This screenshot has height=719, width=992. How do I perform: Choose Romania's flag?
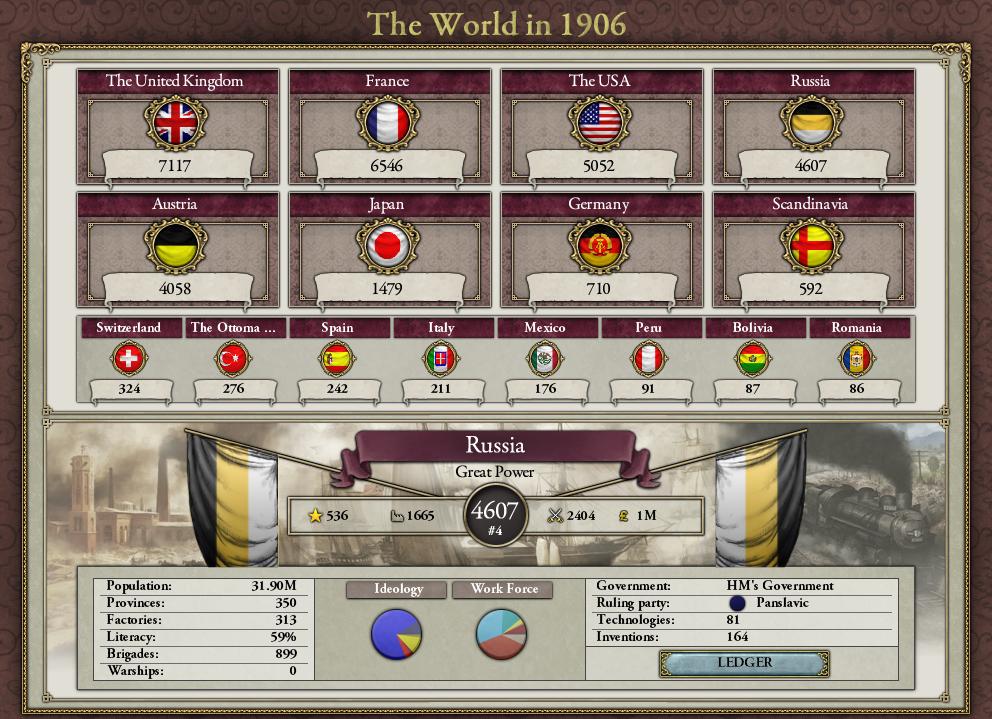pyautogui.click(x=856, y=358)
